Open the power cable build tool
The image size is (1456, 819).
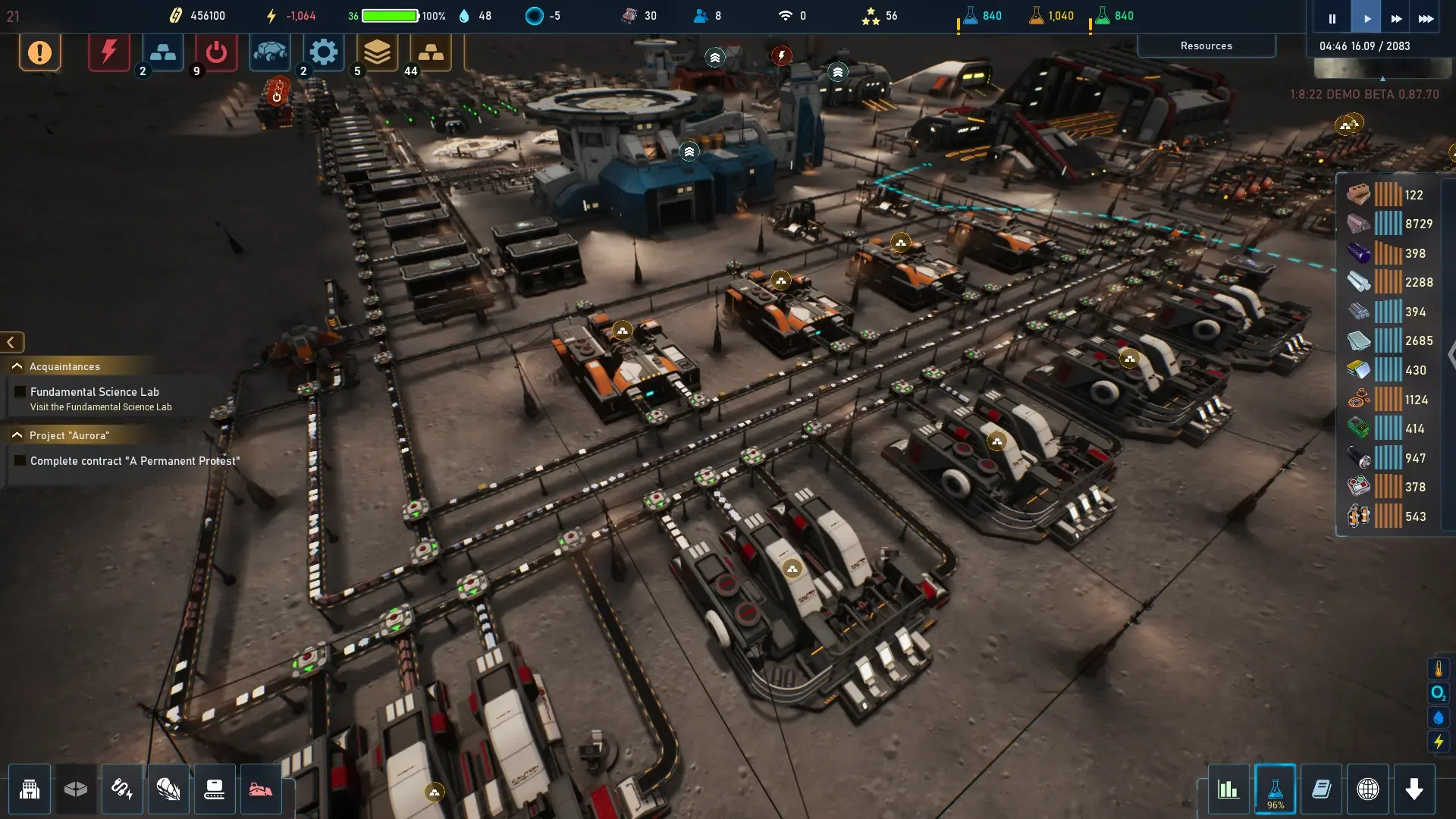[x=122, y=789]
